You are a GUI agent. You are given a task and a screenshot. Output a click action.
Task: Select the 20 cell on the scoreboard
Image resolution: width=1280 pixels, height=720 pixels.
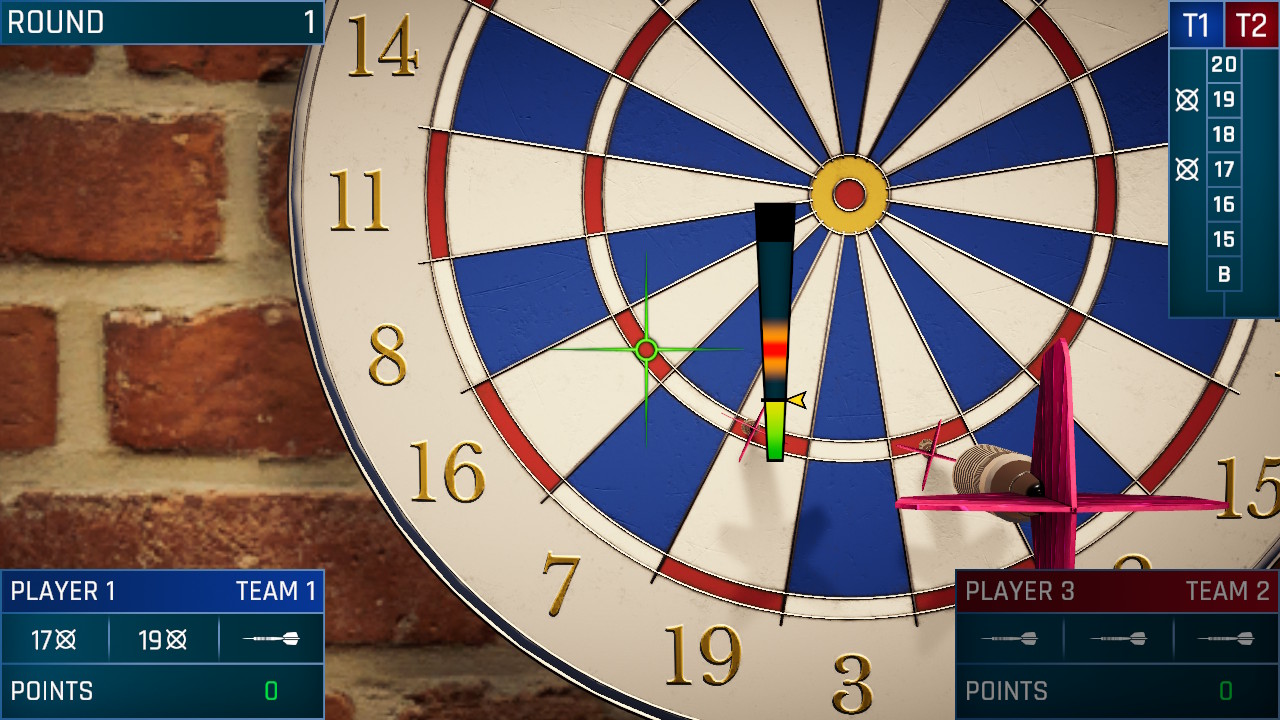(x=1223, y=64)
